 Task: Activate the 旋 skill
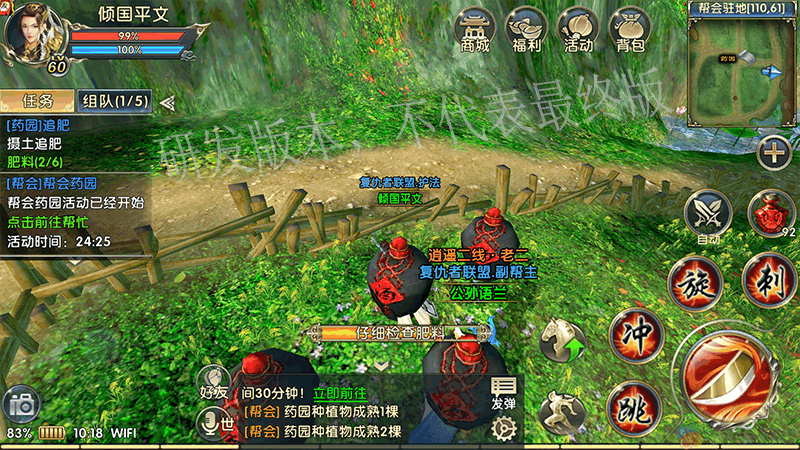[697, 281]
